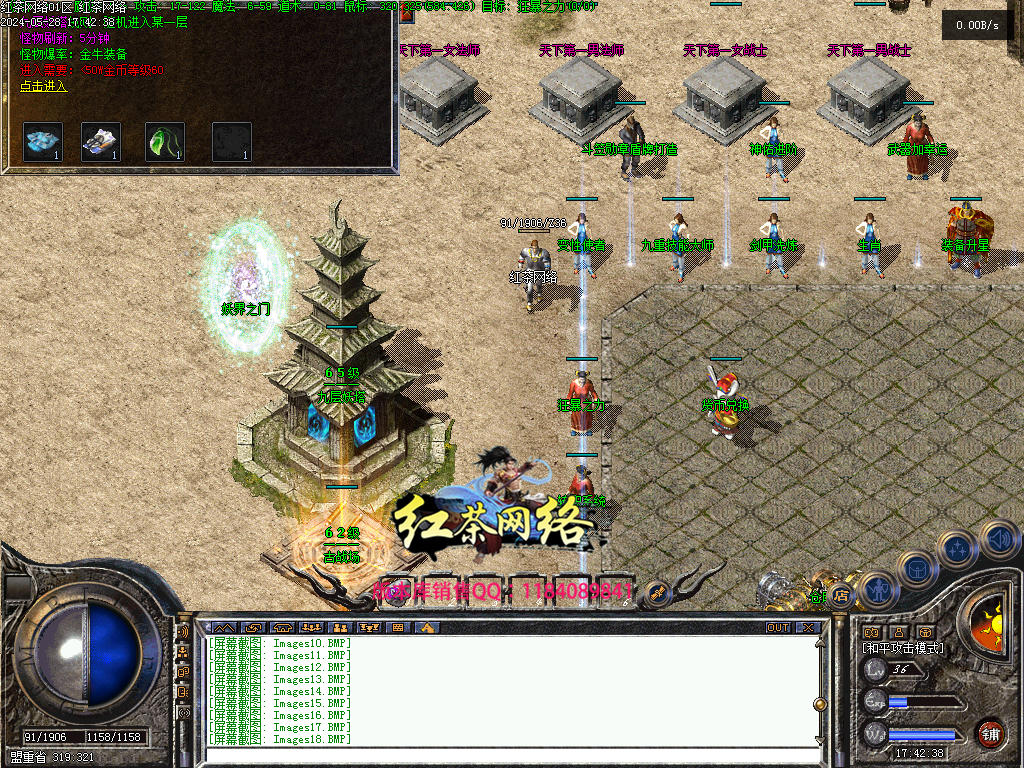1024x768 pixels.
Task: Select the blue crystal reward slot
Action: coord(43,141)
